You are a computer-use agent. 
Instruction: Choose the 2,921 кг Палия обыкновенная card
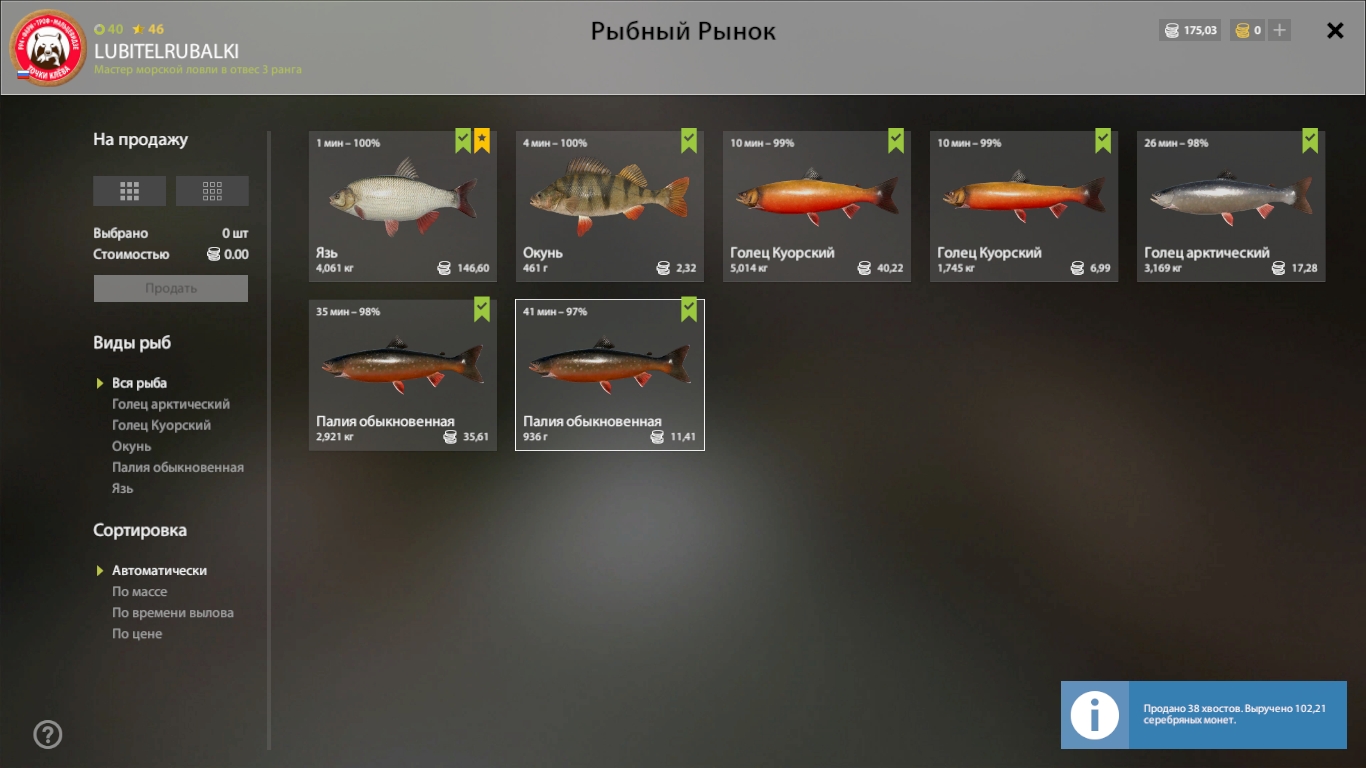402,375
